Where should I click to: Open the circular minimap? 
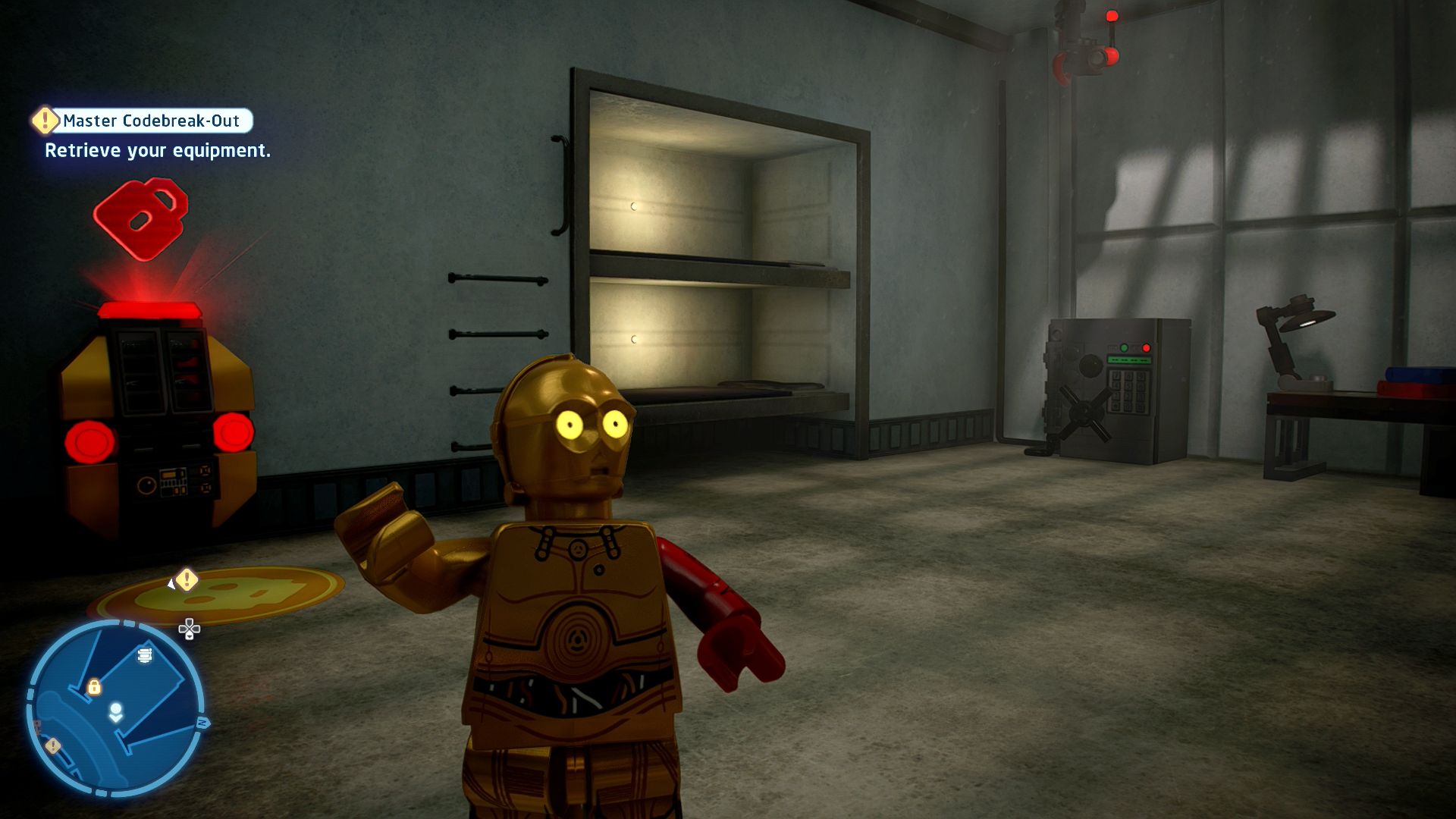tap(115, 708)
